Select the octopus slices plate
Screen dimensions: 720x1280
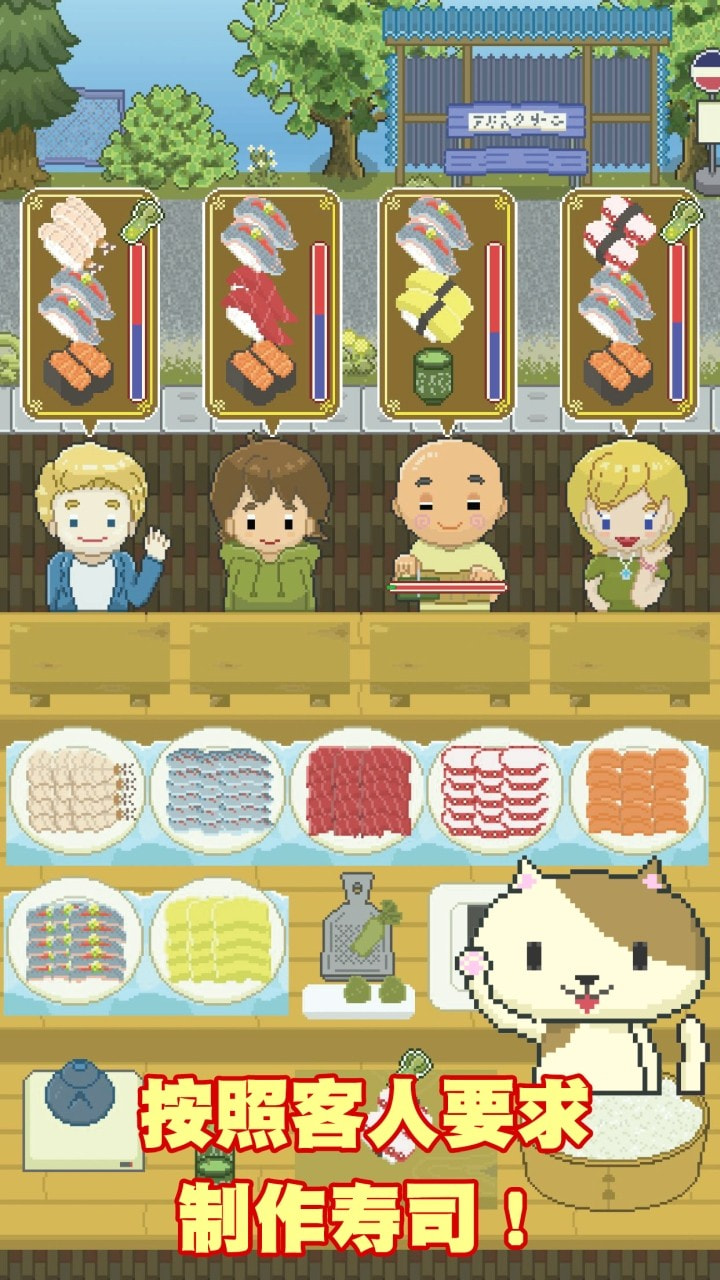(x=498, y=790)
